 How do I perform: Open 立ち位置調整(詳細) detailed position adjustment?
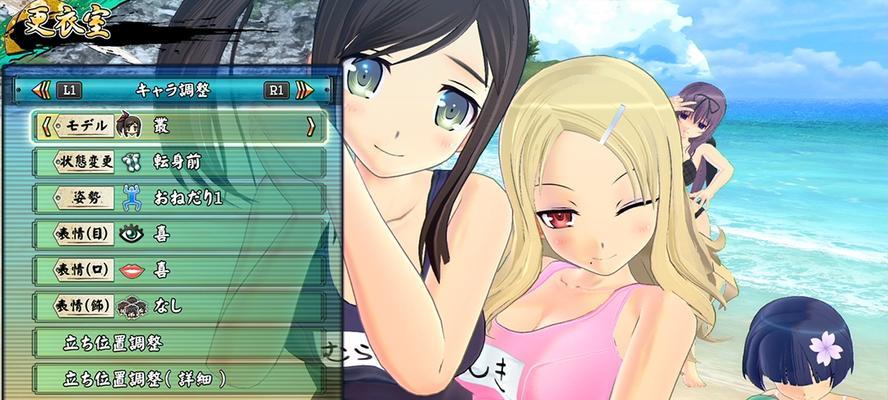point(178,379)
